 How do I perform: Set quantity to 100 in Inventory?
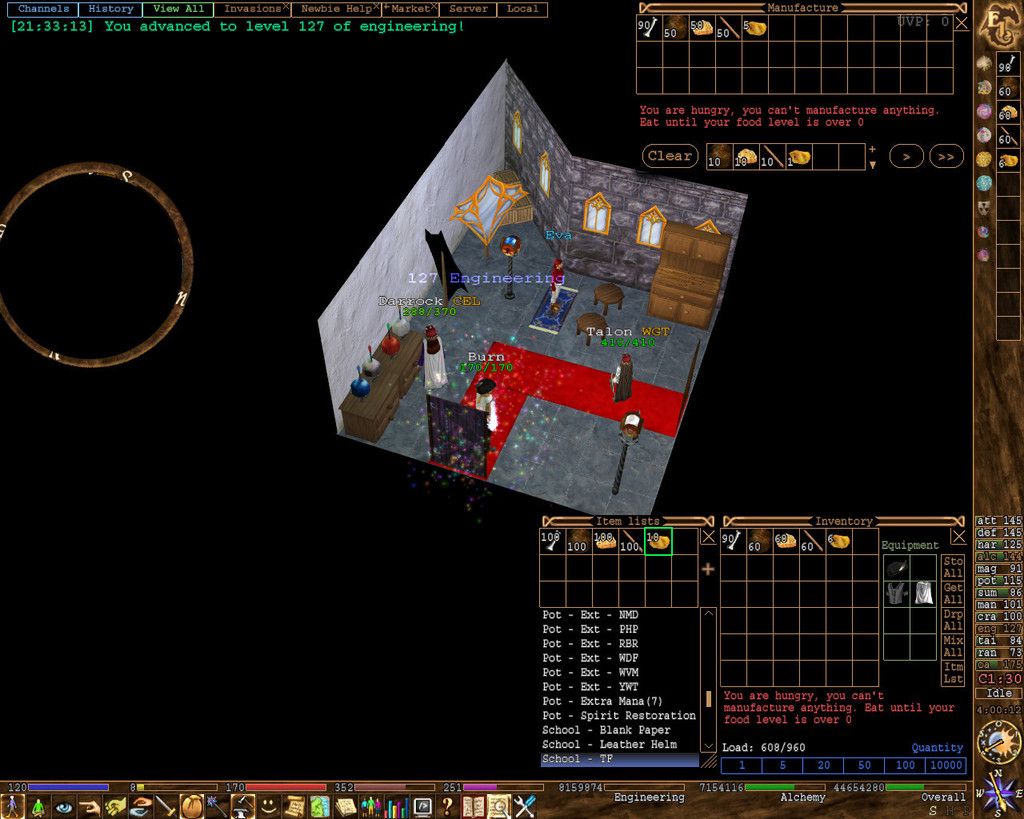(905, 765)
